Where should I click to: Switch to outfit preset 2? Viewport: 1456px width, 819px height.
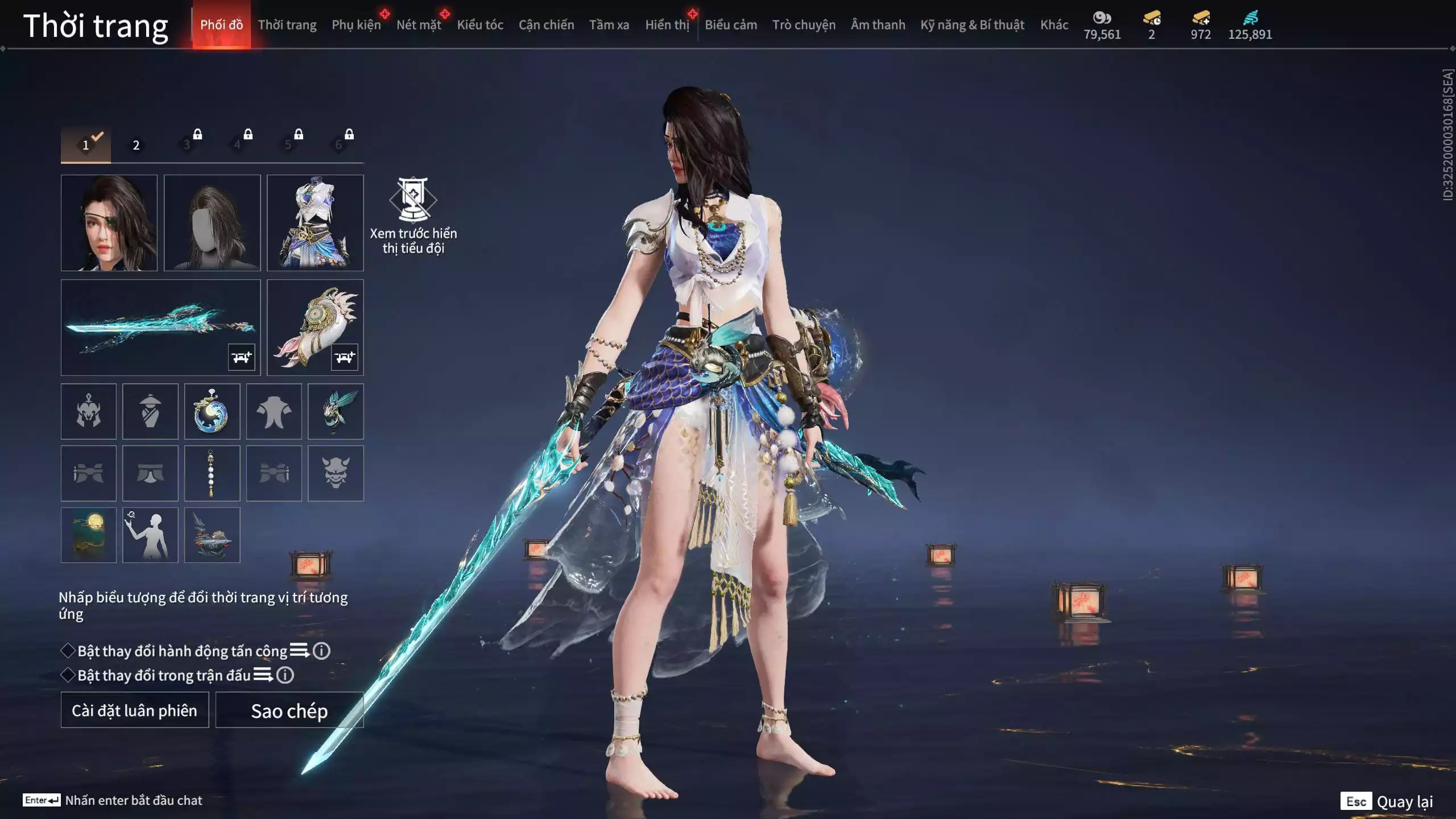point(136,146)
